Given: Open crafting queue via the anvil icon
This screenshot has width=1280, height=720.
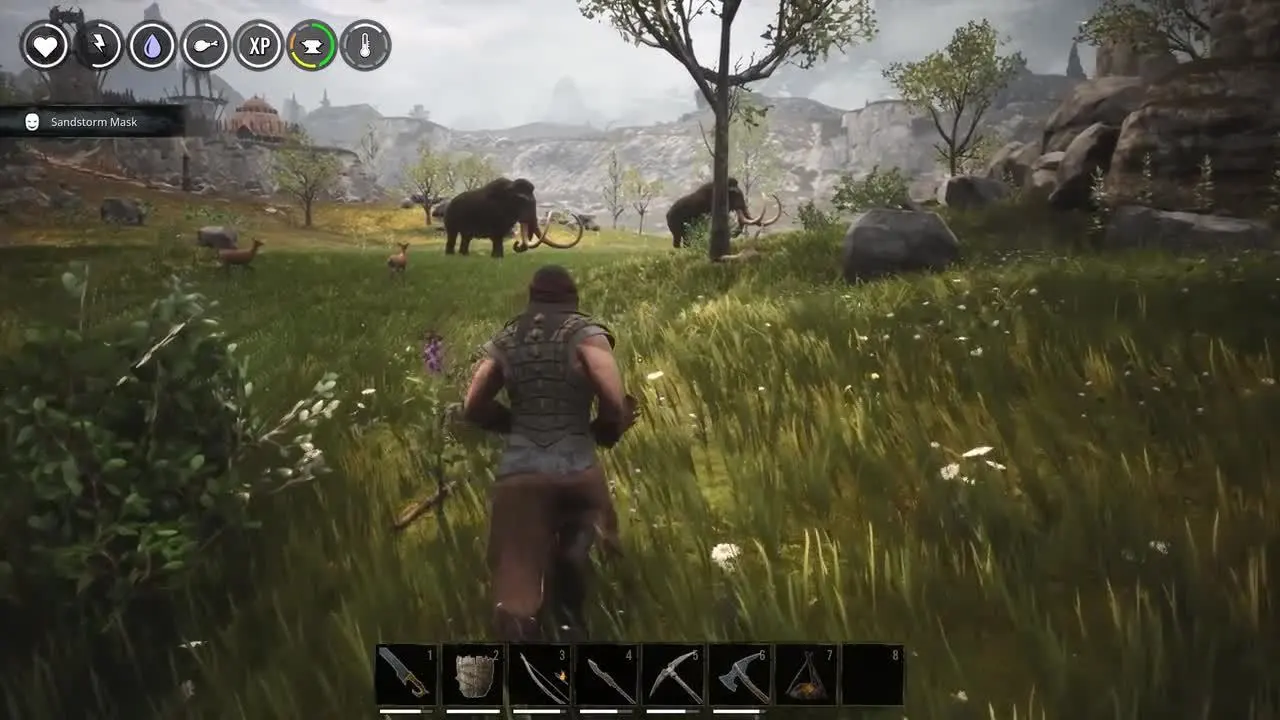Looking at the screenshot, I should (311, 45).
